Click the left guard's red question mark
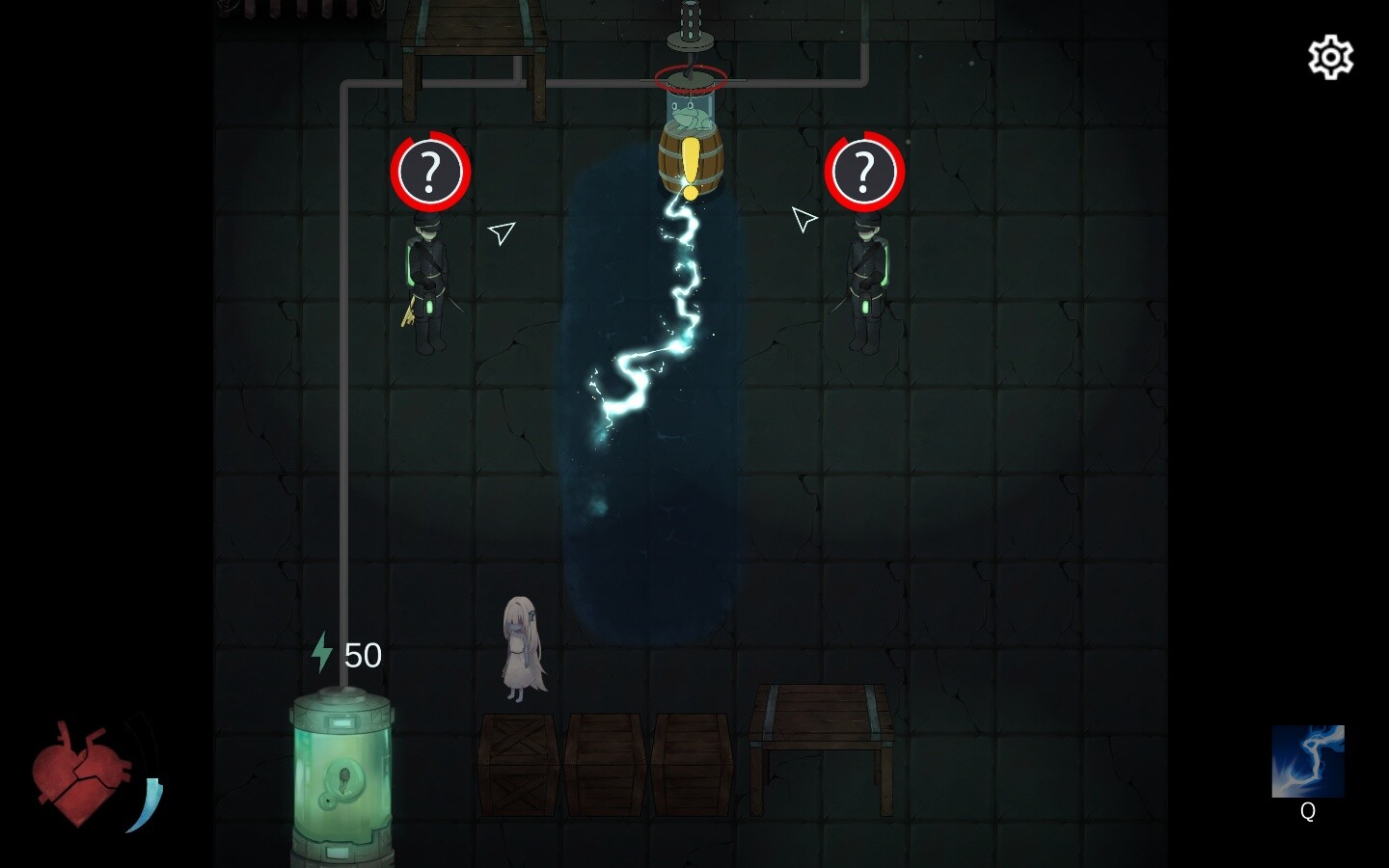The height and width of the screenshot is (868, 1389). 430,172
